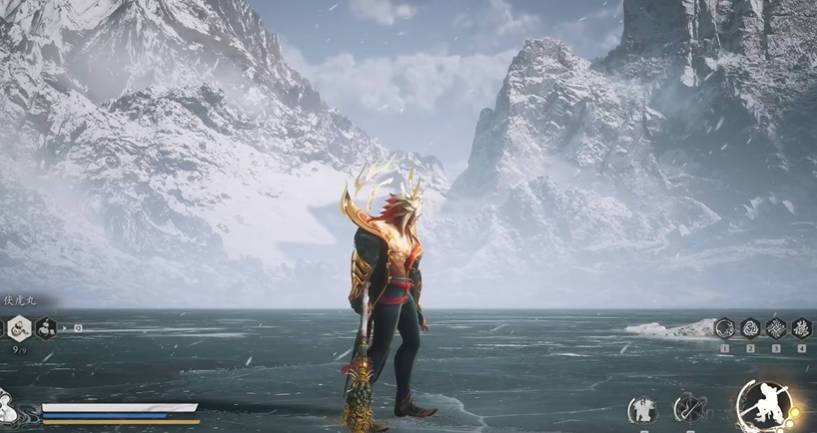The width and height of the screenshot is (817, 433).
Task: Choose the dark gourd item slot
Action: pyautogui.click(x=46, y=328)
